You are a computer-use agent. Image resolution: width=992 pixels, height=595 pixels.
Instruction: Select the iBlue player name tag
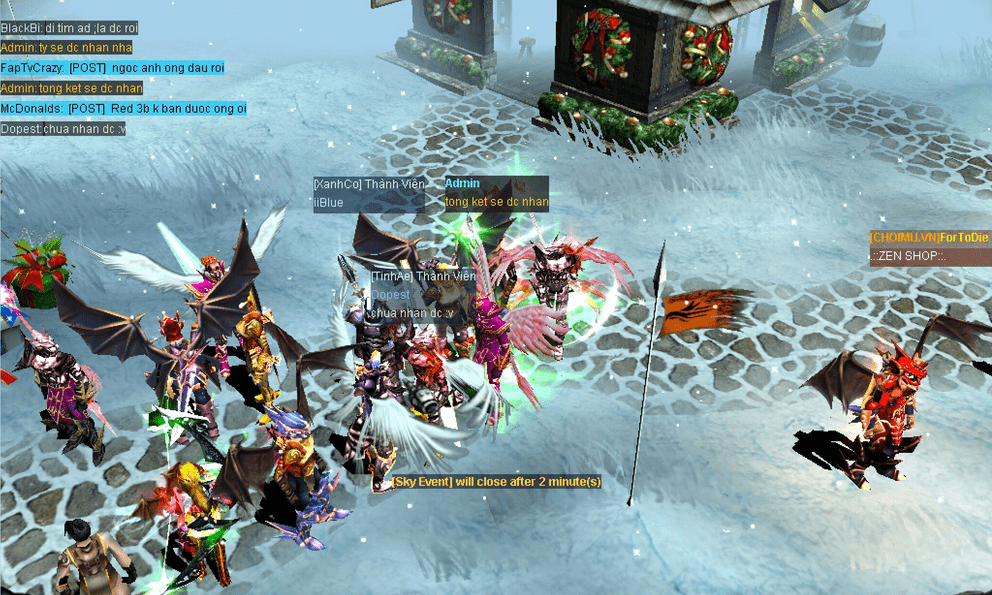(330, 202)
